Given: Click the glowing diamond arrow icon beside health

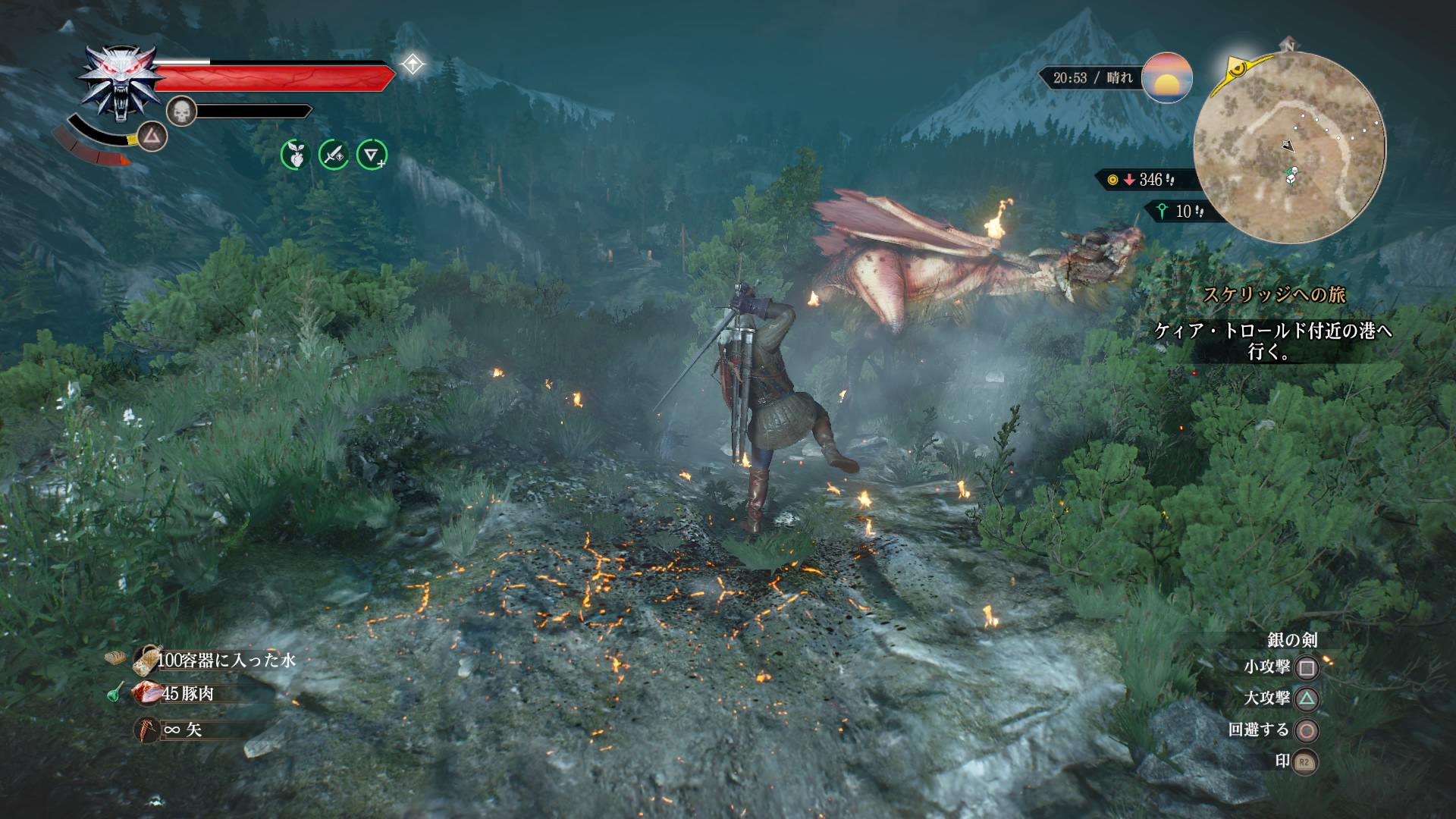Looking at the screenshot, I should point(413,64).
